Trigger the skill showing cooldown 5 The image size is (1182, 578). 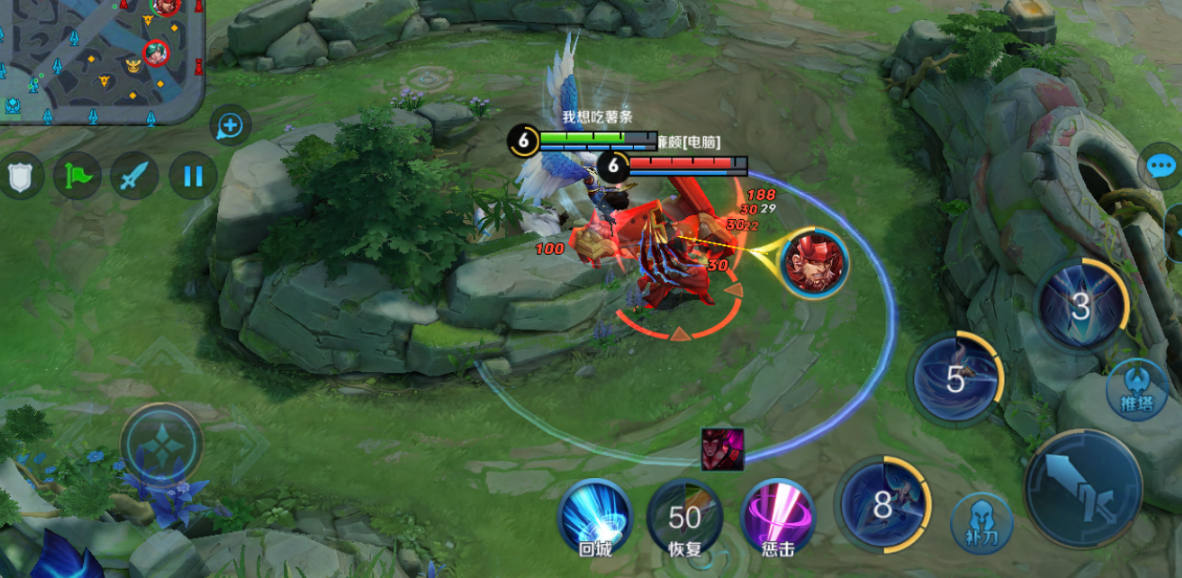click(957, 379)
